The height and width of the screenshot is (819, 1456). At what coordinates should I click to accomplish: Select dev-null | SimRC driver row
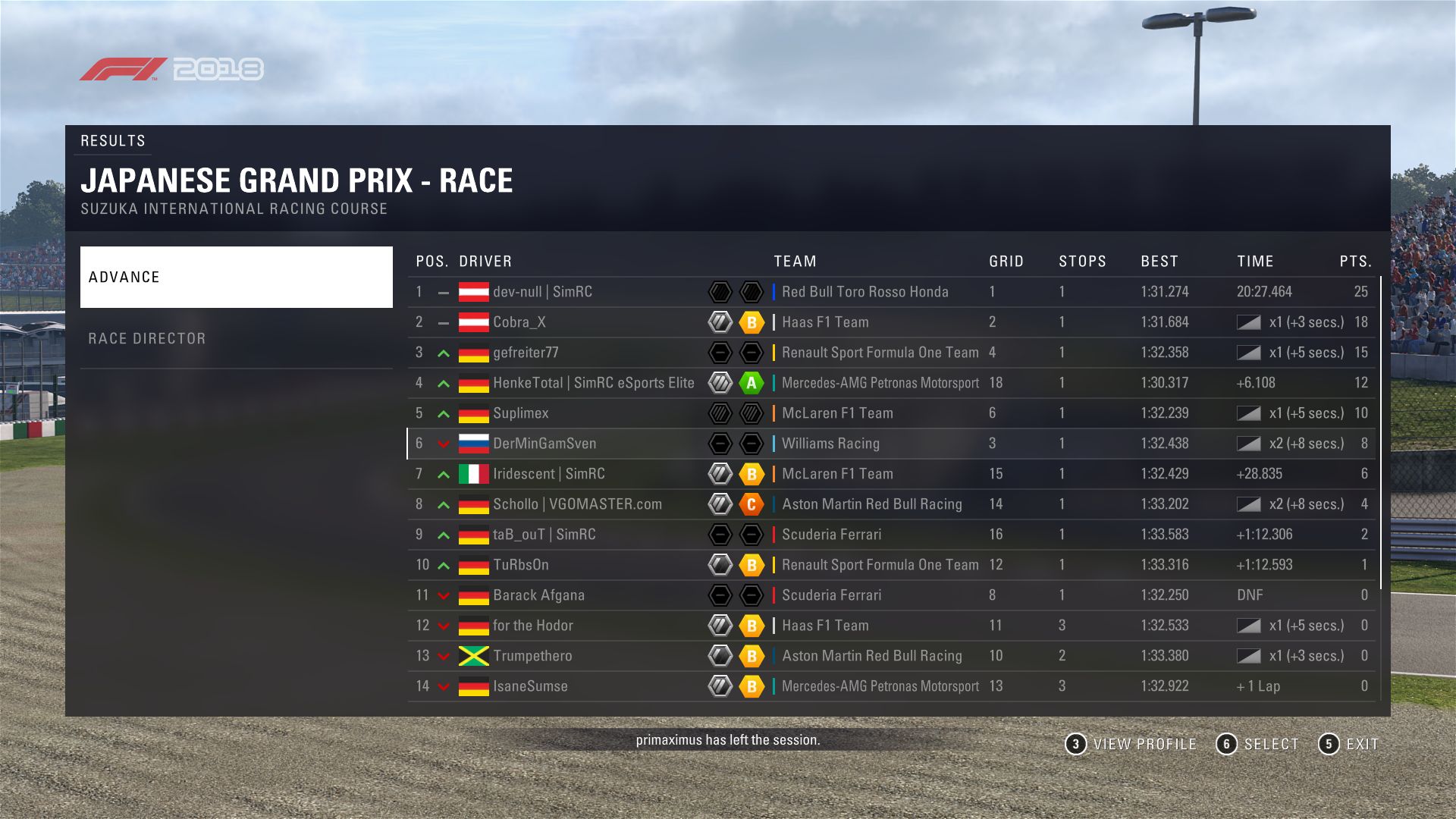542,292
